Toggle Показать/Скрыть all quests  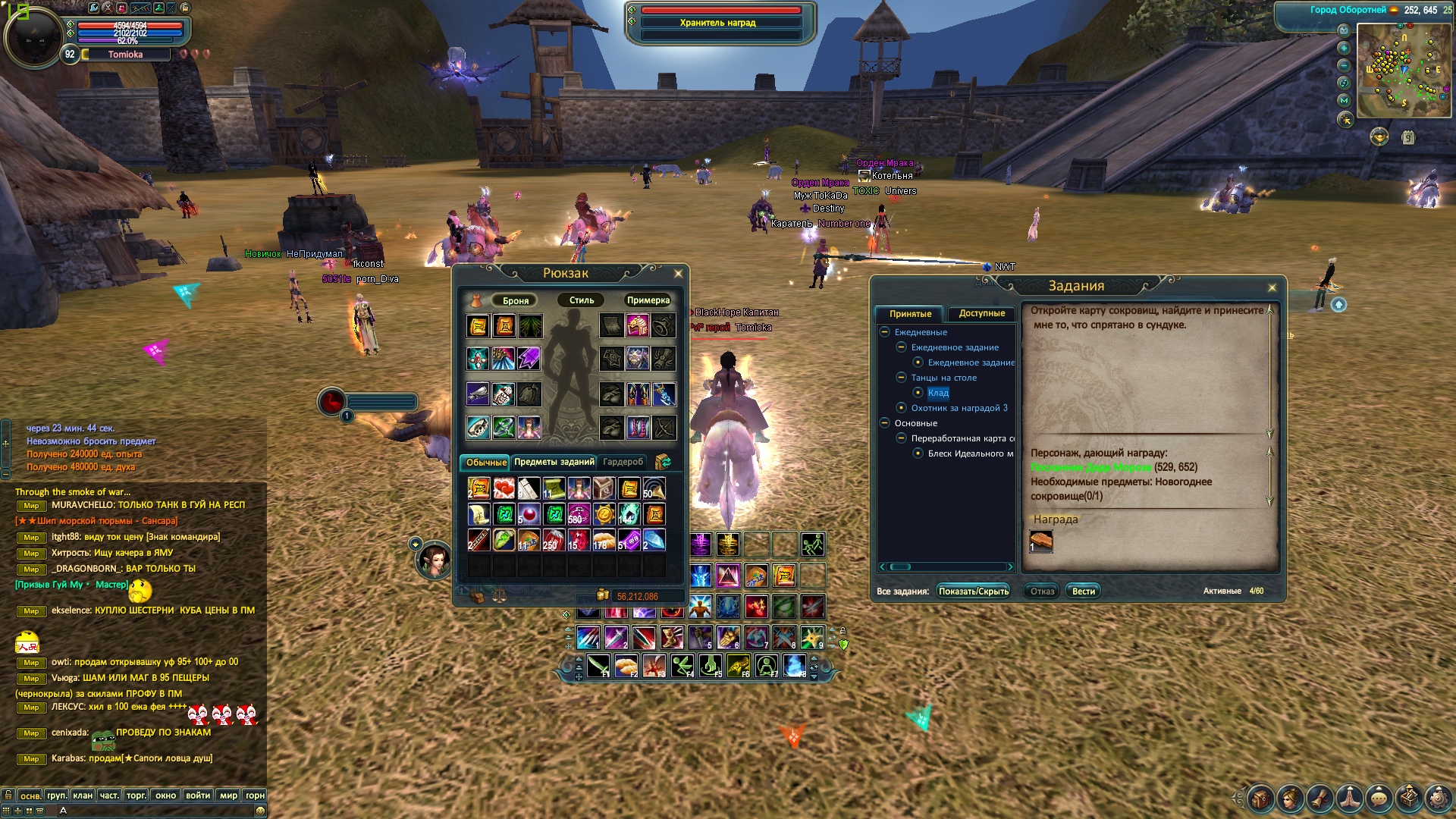pos(974,591)
